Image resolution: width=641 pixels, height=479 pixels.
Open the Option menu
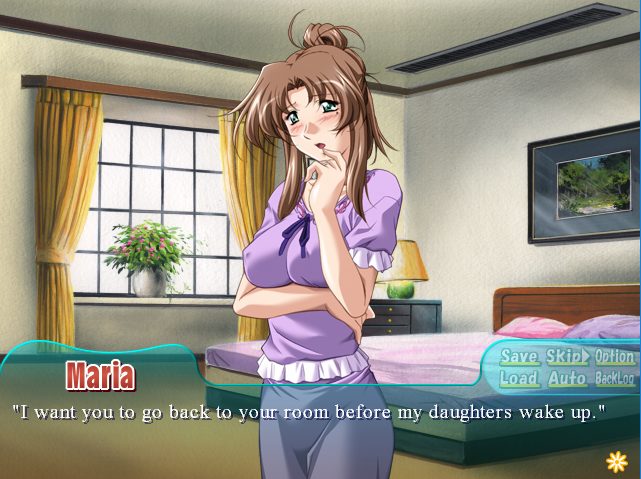(614, 356)
